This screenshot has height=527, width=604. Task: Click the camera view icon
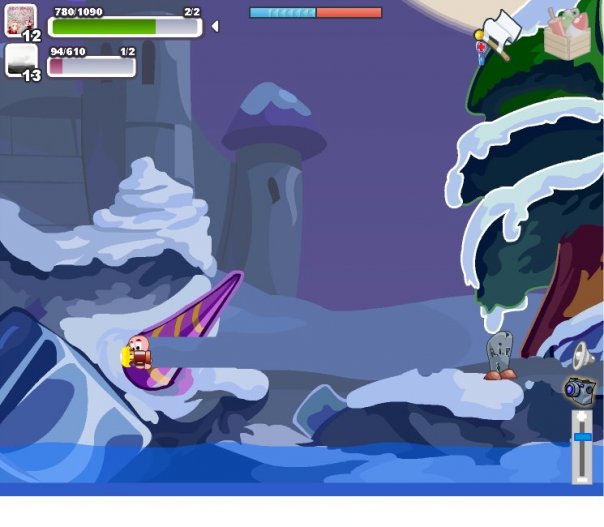coord(579,388)
